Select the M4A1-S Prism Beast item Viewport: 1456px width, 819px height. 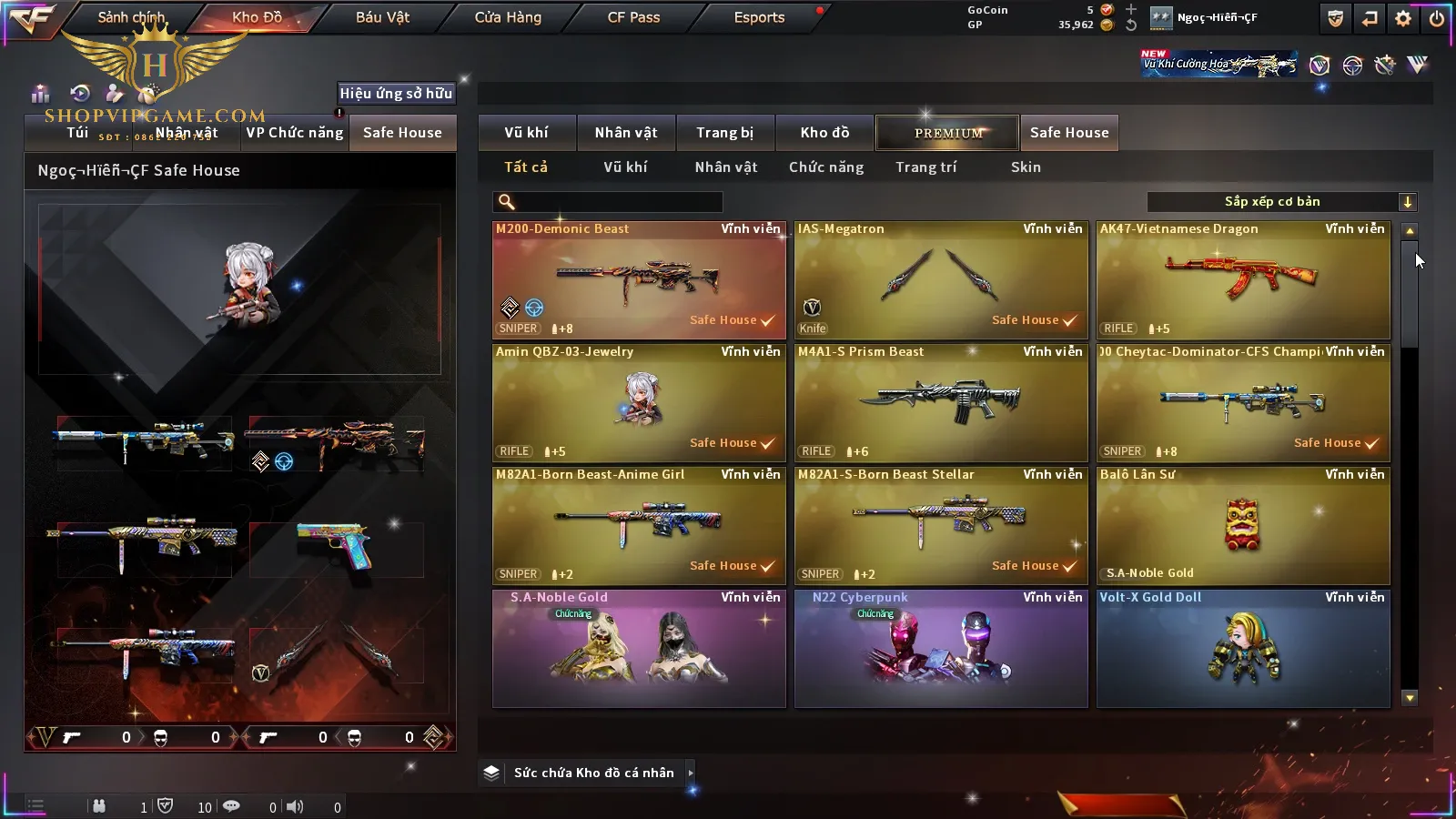[941, 403]
